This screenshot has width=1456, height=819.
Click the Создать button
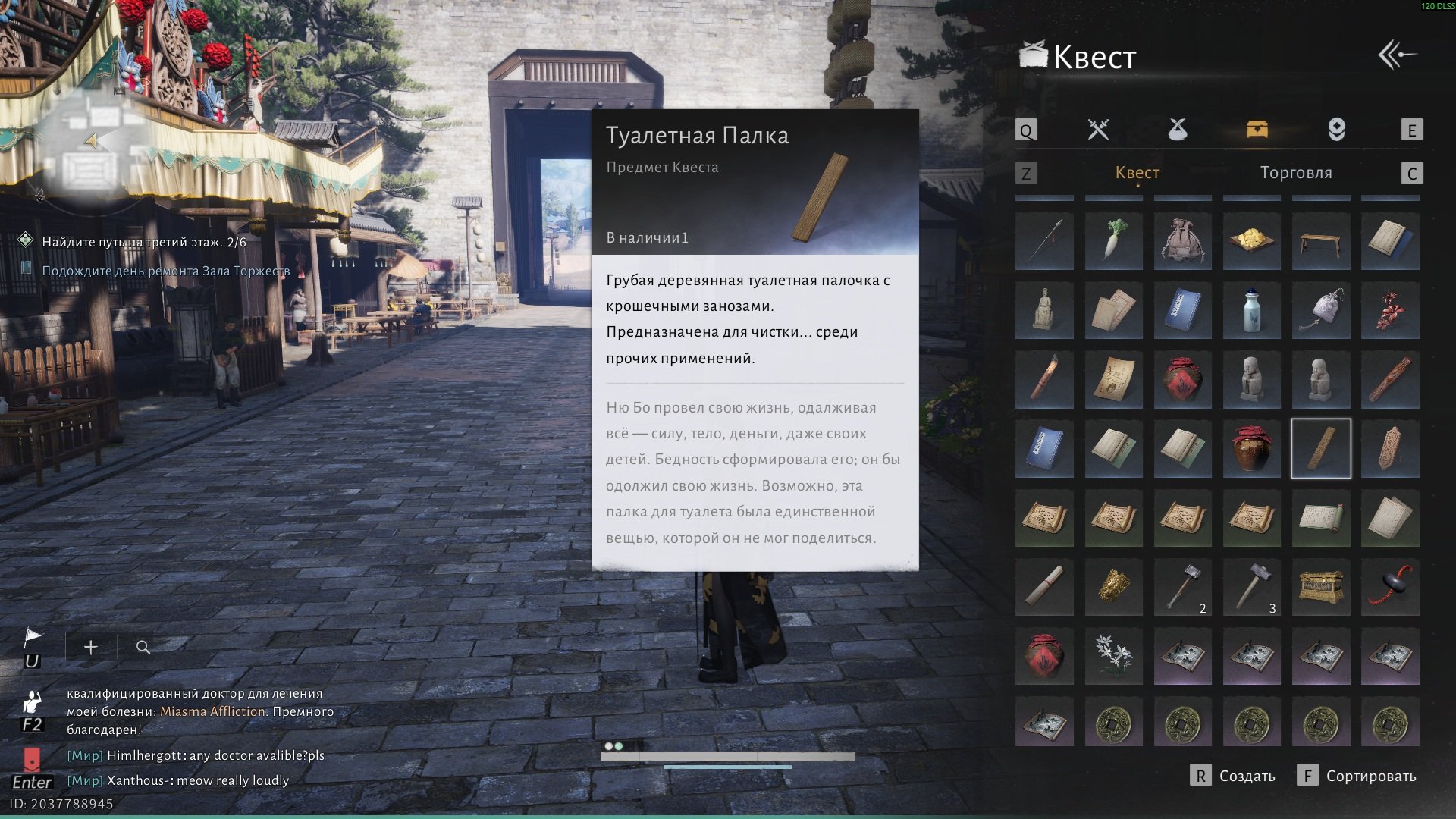coord(1234,776)
